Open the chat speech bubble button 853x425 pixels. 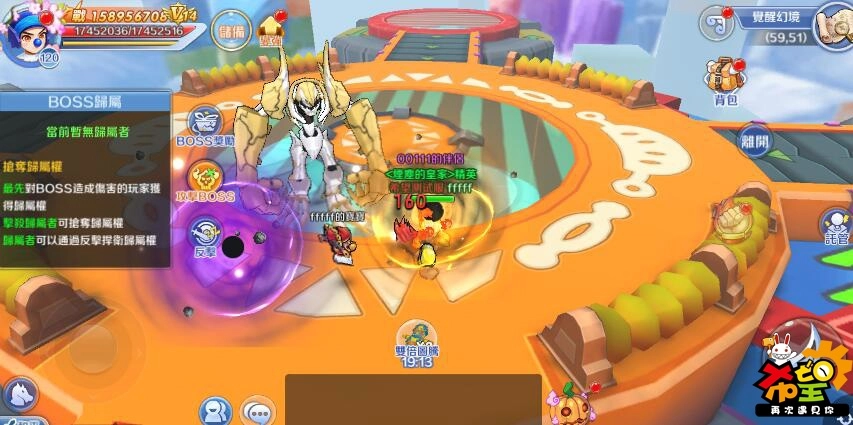[258, 411]
